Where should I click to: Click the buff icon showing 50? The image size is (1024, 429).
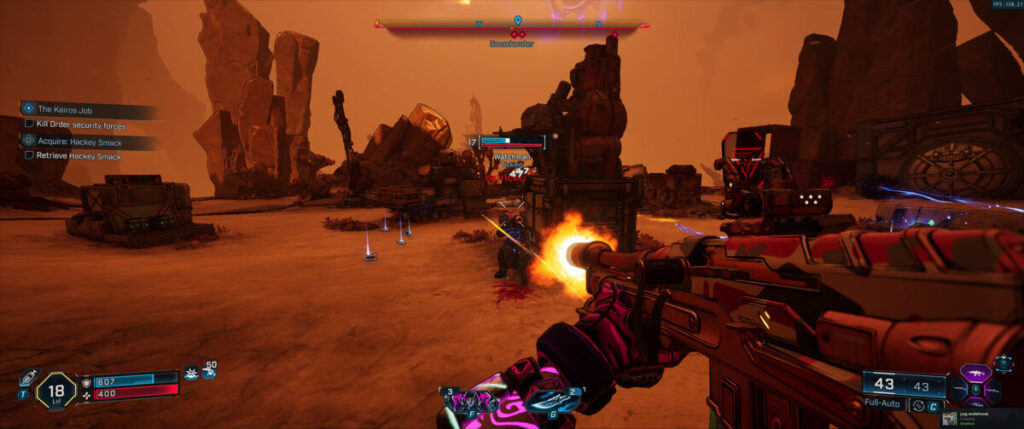pyautogui.click(x=209, y=371)
